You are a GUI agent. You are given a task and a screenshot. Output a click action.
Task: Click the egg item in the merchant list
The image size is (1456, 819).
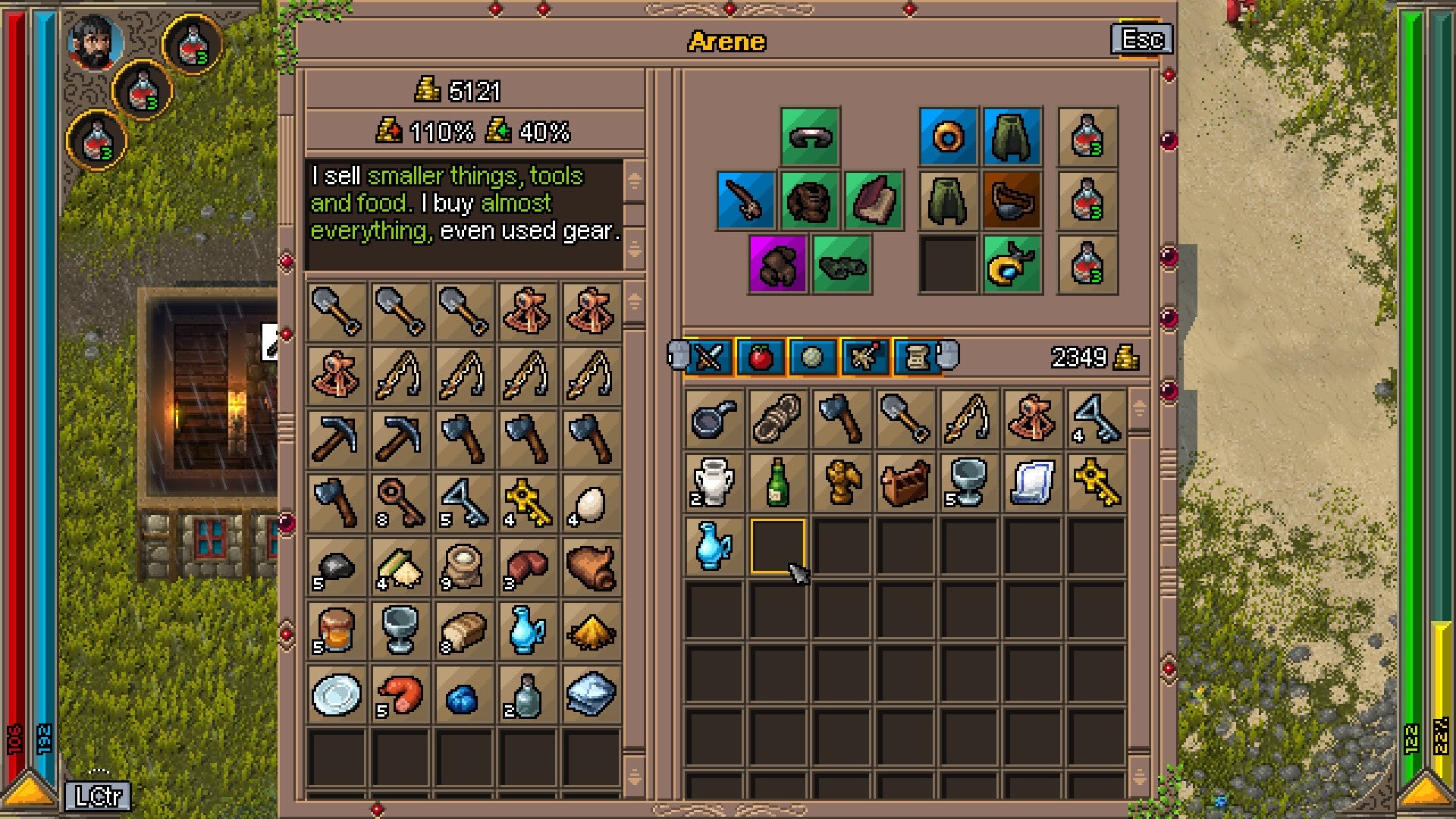(592, 501)
